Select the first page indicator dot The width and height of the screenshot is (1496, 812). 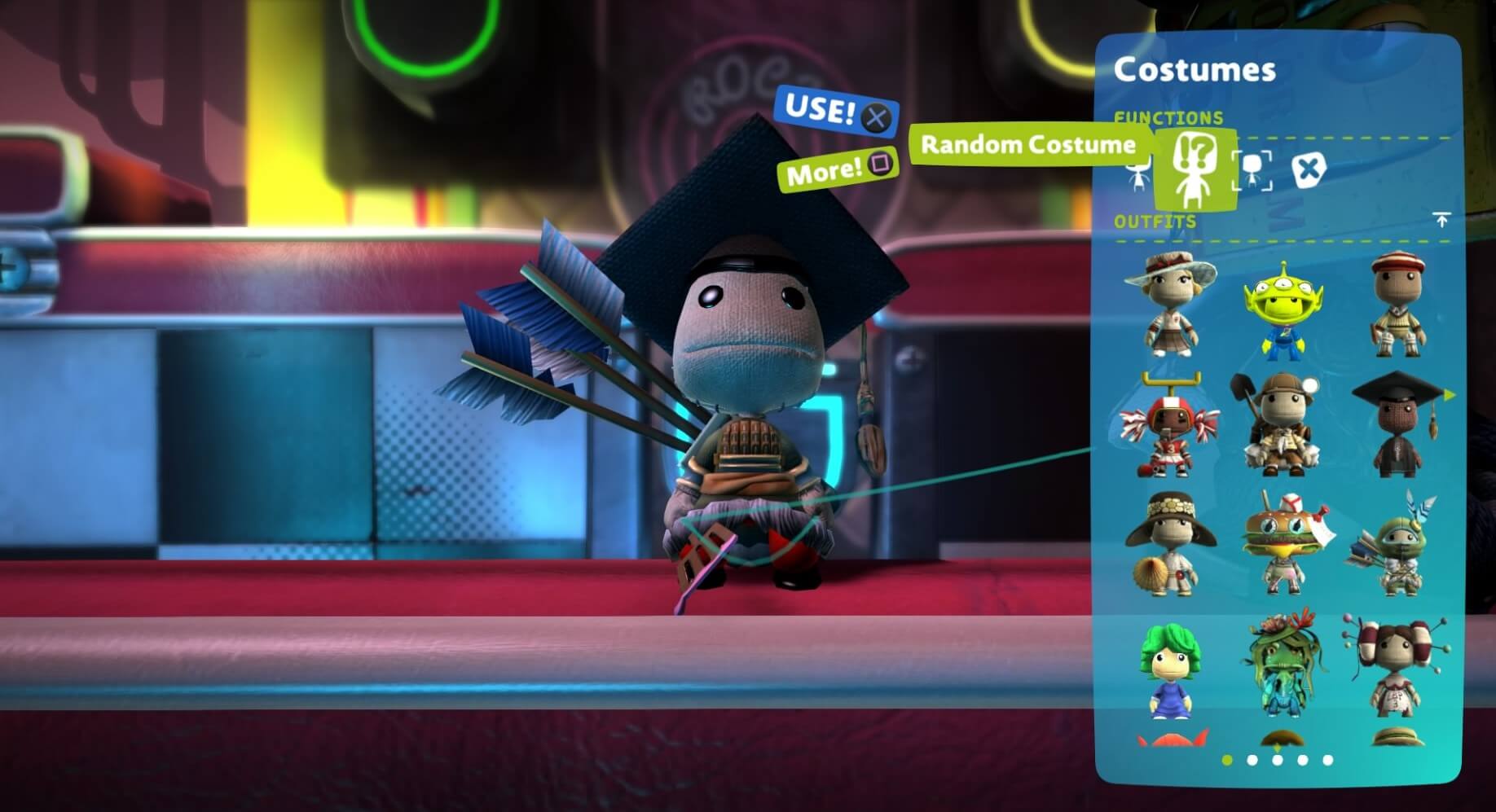pyautogui.click(x=1226, y=760)
